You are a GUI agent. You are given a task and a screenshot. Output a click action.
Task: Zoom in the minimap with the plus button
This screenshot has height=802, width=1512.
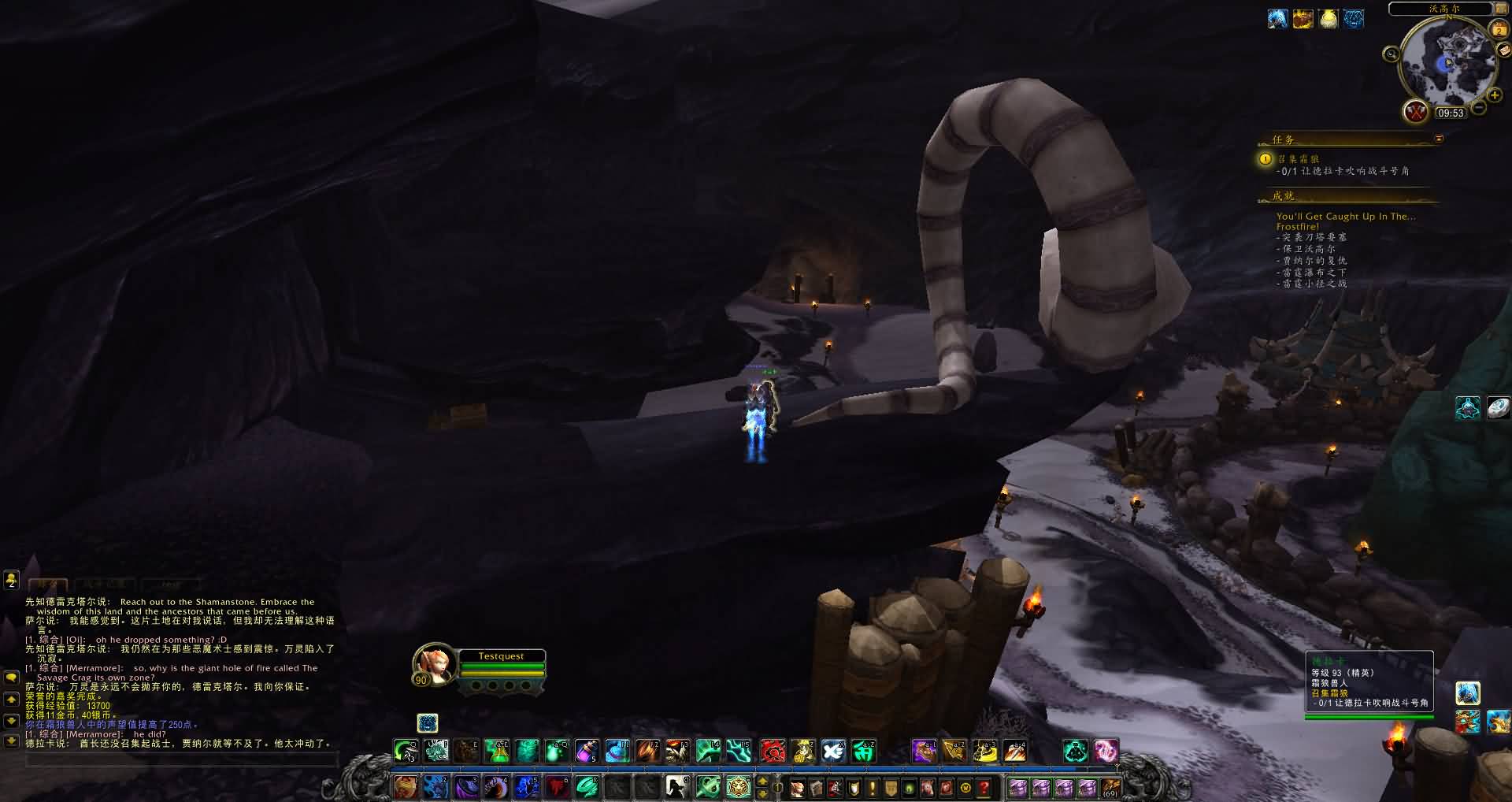click(x=1495, y=95)
